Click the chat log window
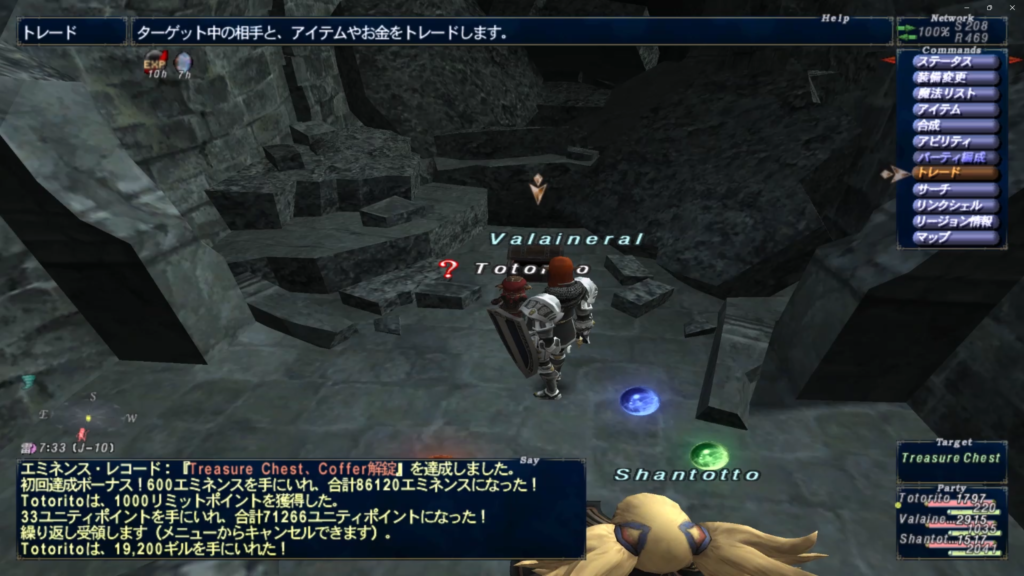Screen dimensions: 1024x576 300,508
